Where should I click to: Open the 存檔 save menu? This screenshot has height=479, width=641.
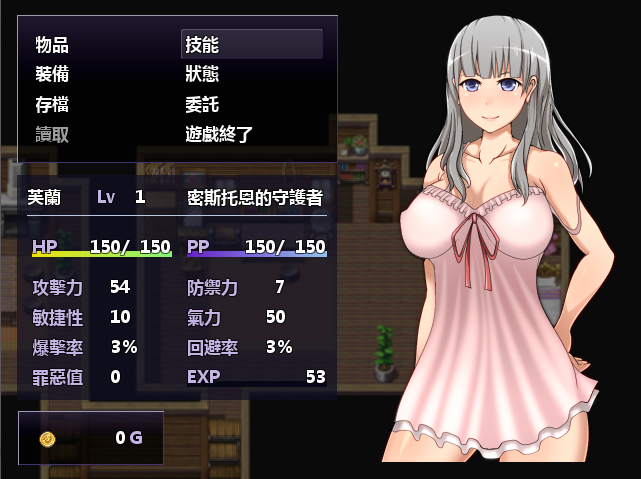(x=52, y=105)
